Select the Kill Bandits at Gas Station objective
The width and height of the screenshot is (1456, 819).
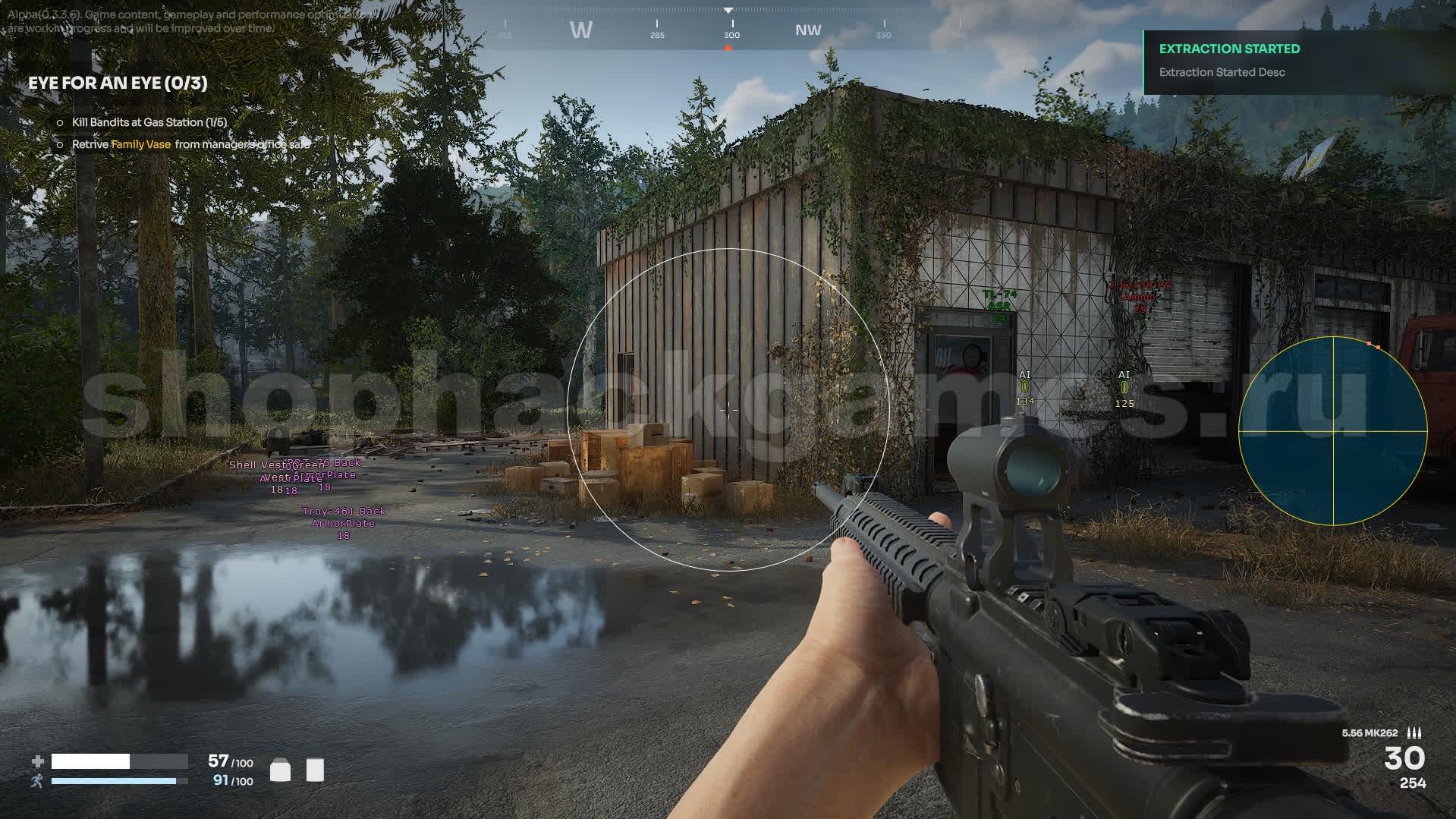tap(149, 122)
